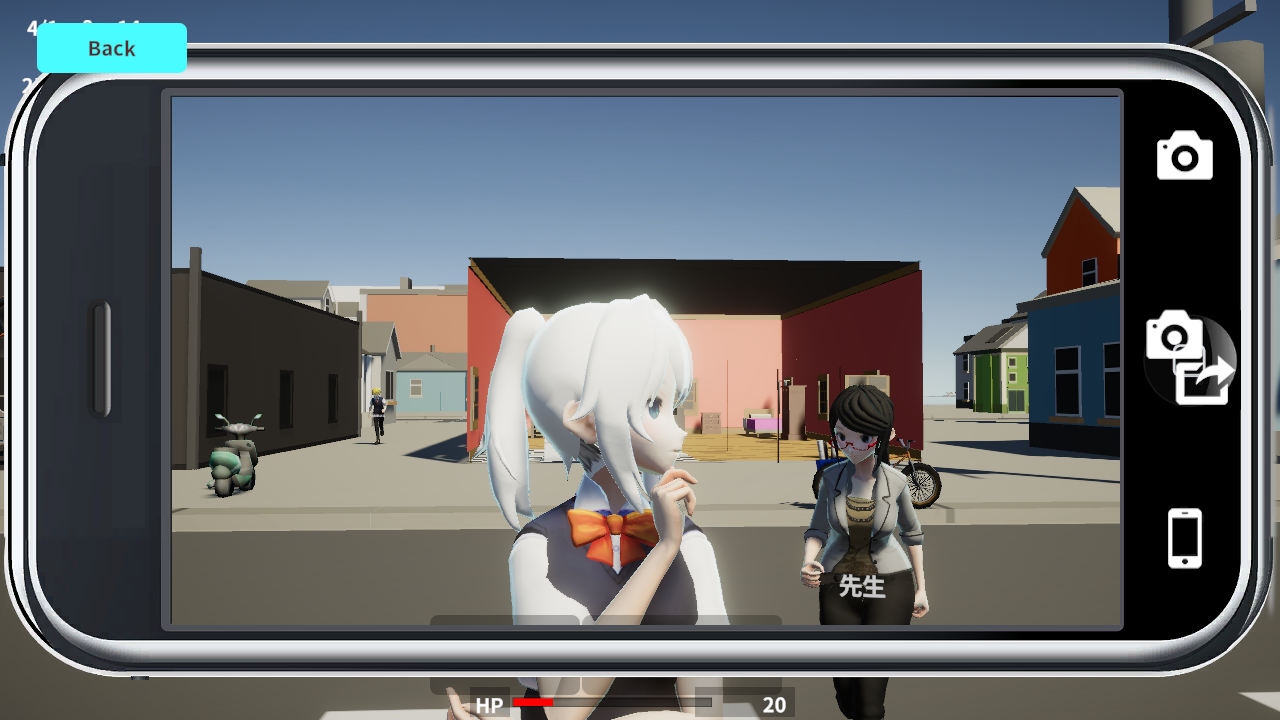Click the camera icon at top of sidebar
The height and width of the screenshot is (720, 1280).
click(x=1184, y=155)
